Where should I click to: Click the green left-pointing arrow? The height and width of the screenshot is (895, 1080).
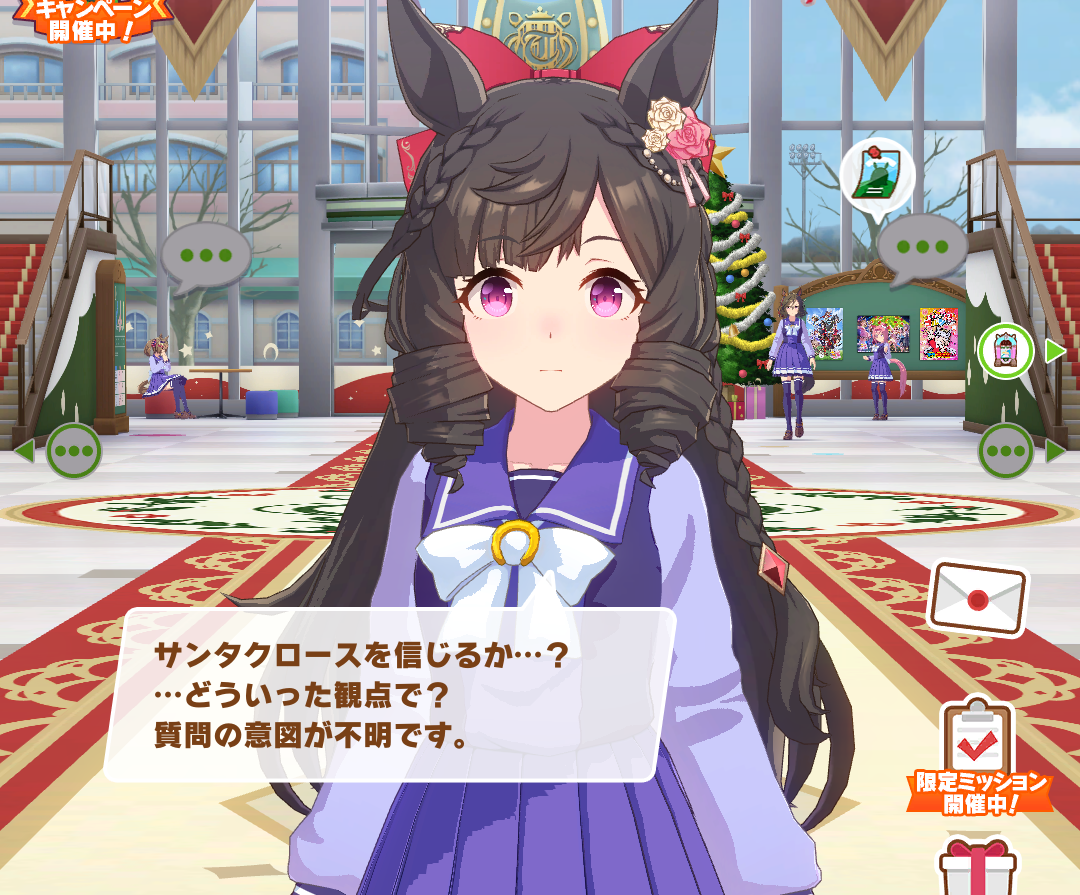point(24,451)
